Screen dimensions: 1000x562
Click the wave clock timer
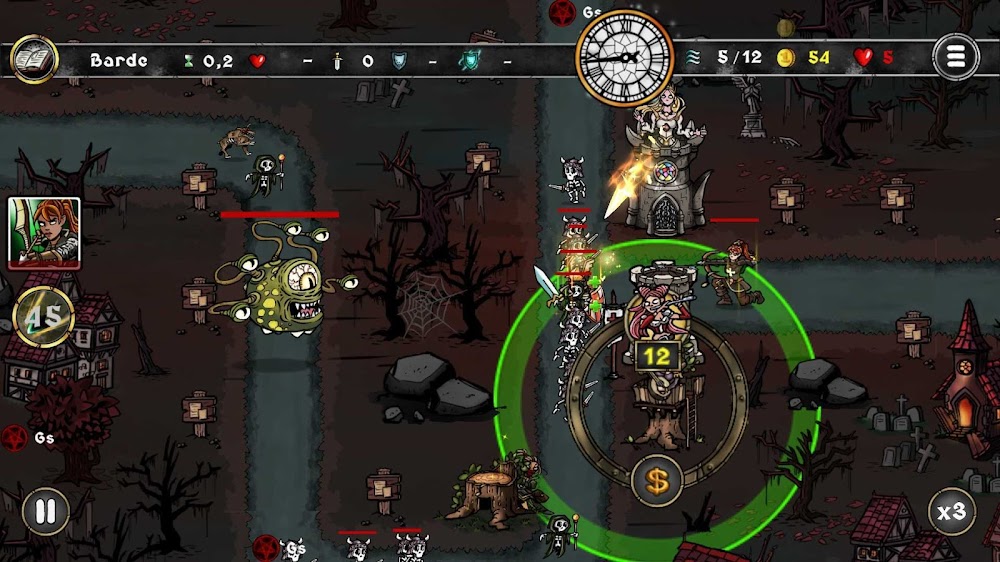(626, 56)
